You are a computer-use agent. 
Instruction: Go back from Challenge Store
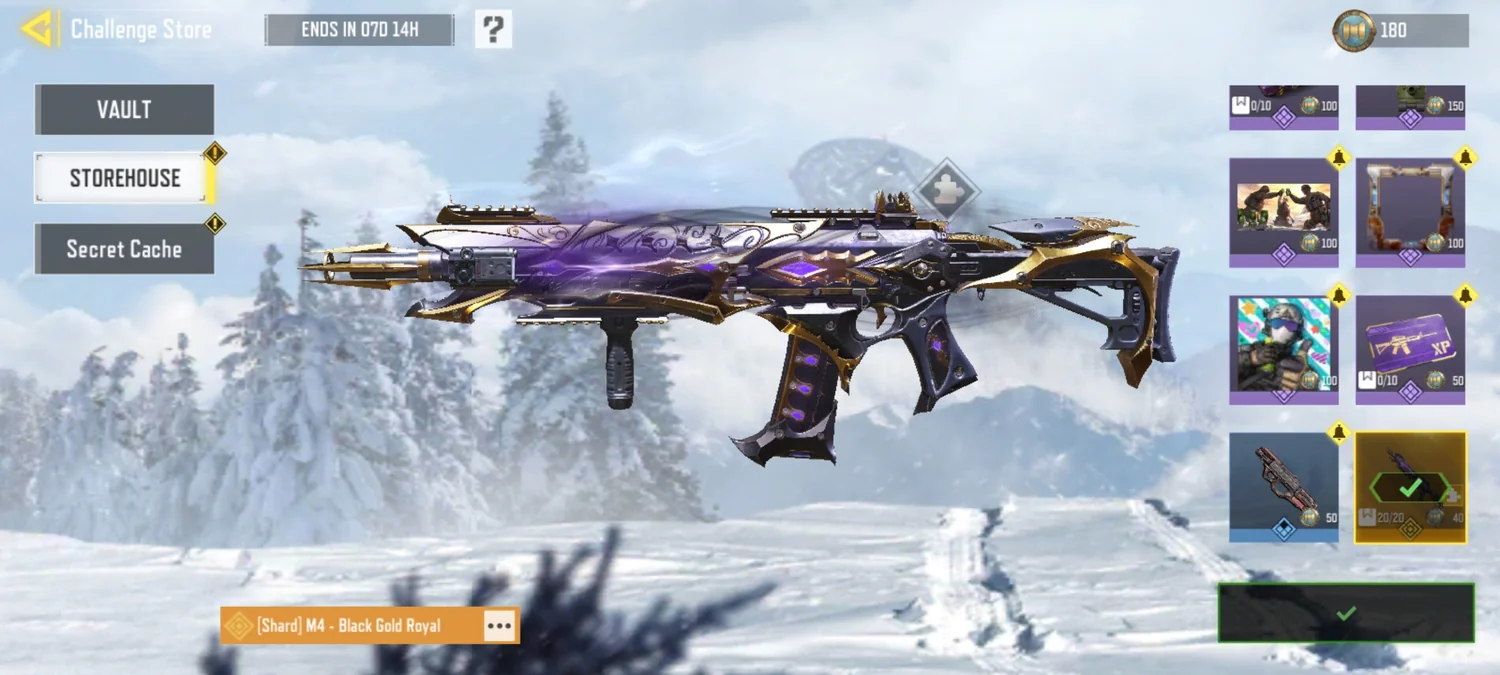37,29
